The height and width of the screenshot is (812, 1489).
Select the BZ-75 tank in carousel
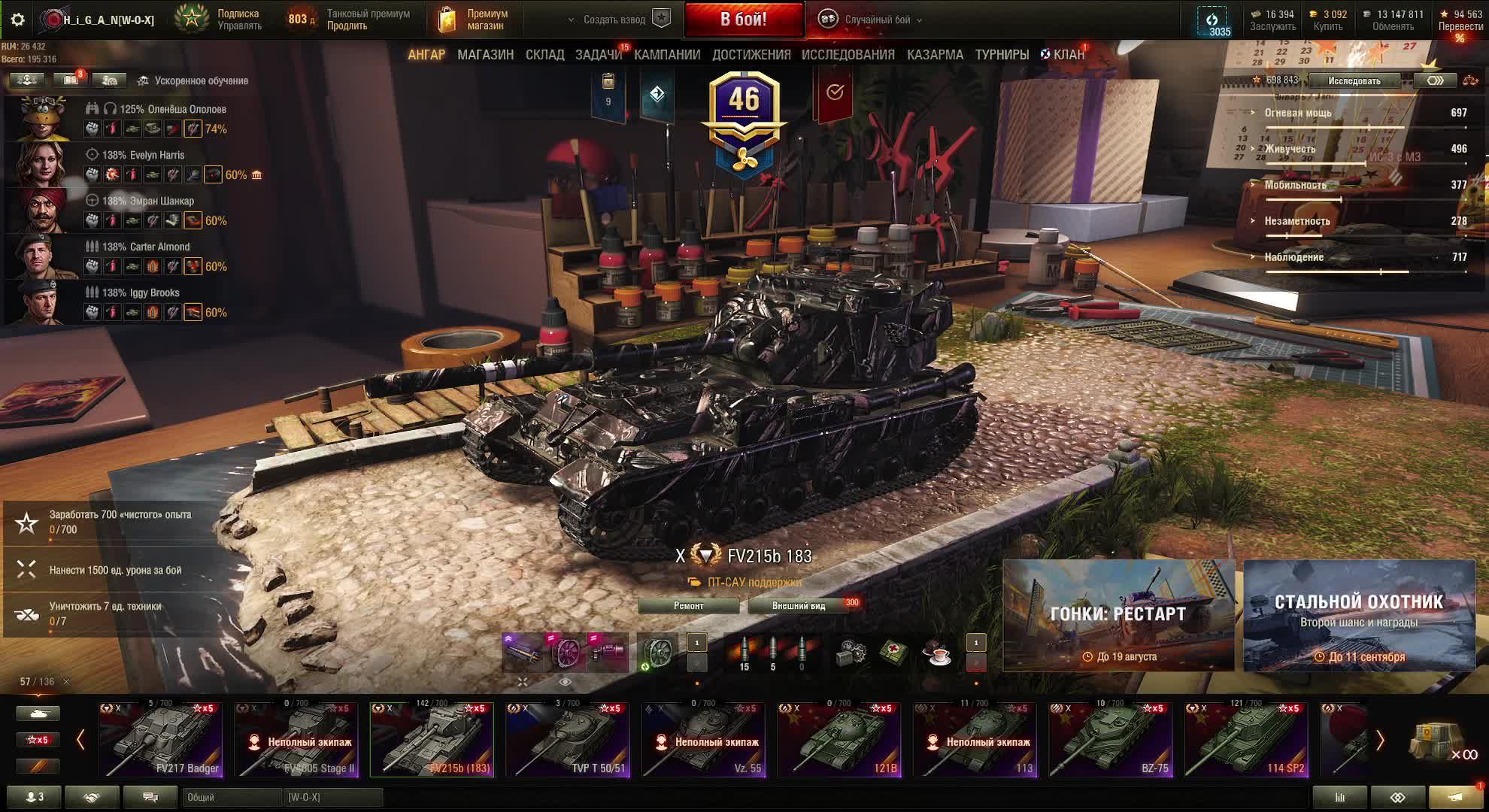coord(1110,740)
